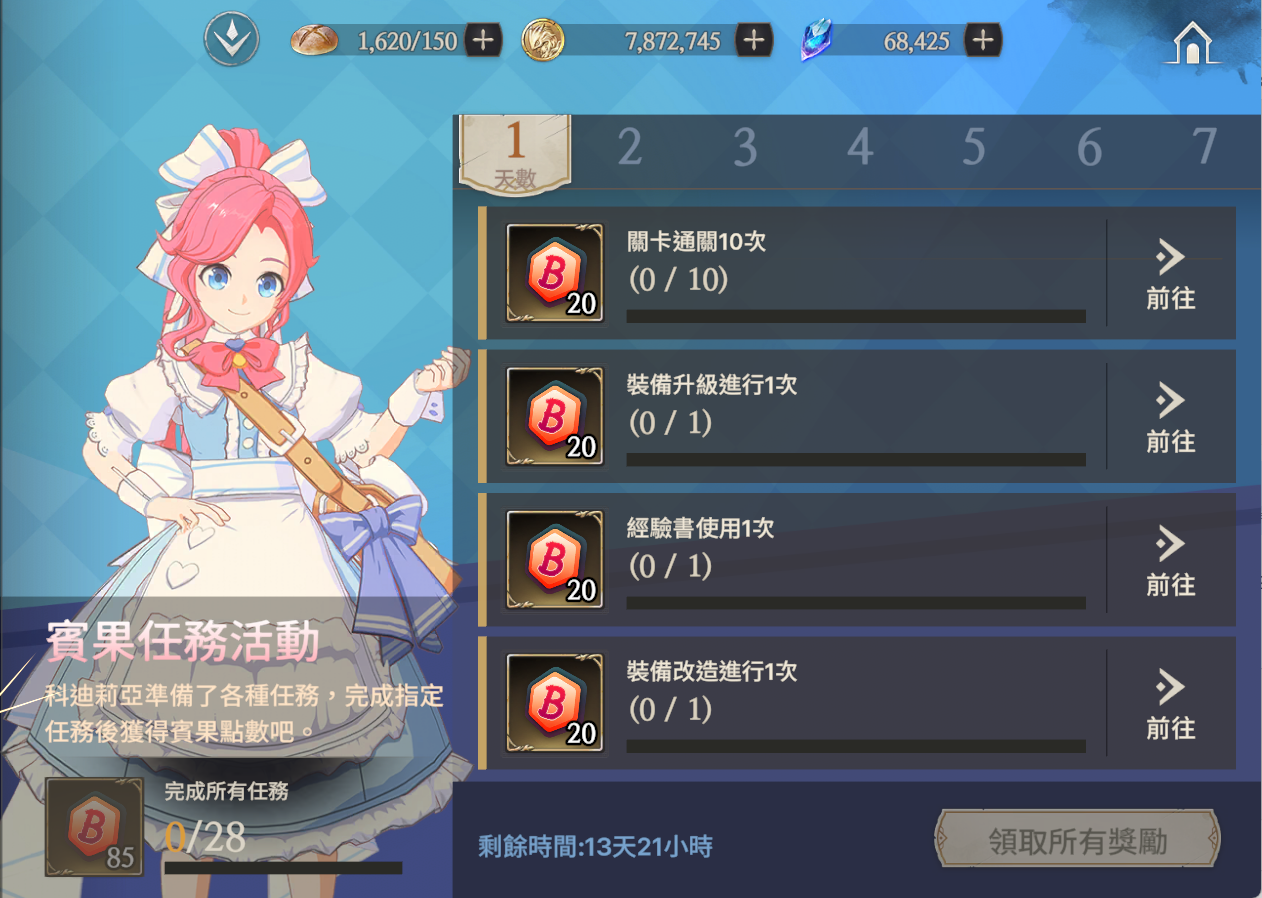Go to the 經驗書使用1次 mission
Image resolution: width=1262 pixels, height=898 pixels.
(x=1170, y=559)
